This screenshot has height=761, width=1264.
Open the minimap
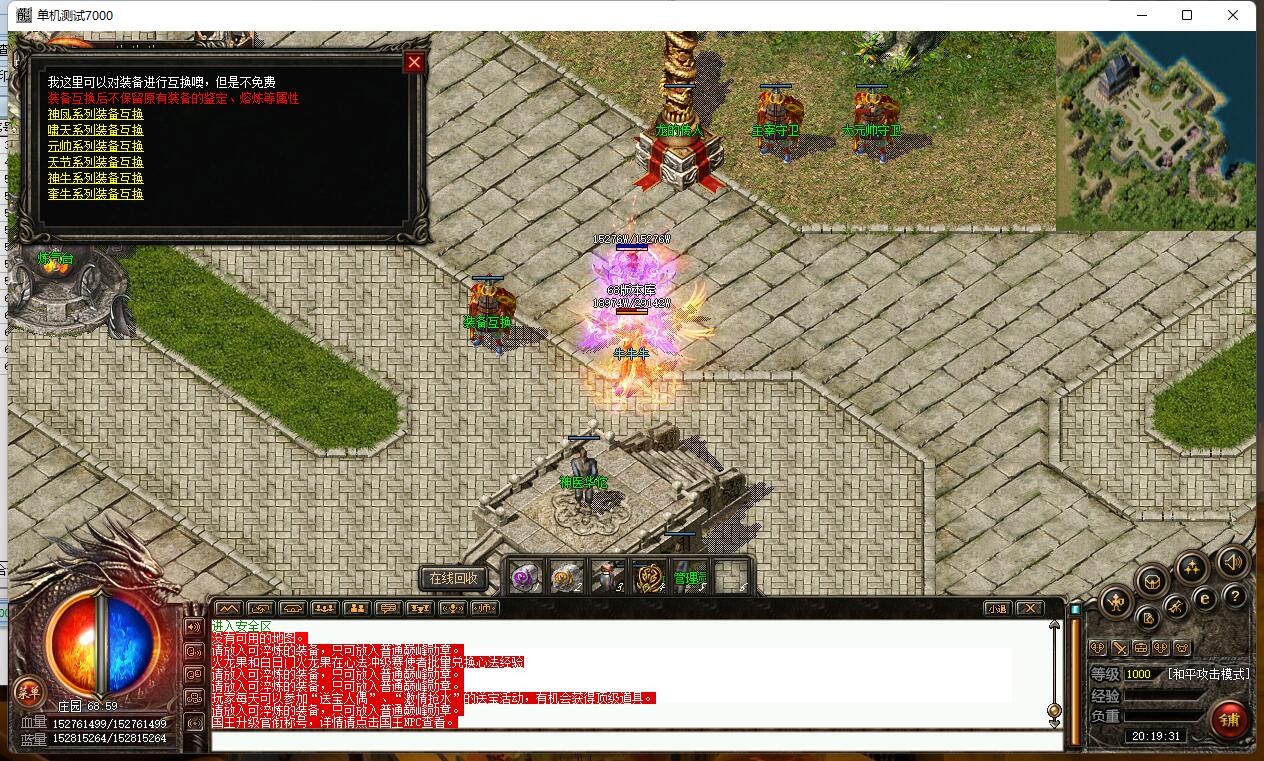1155,131
